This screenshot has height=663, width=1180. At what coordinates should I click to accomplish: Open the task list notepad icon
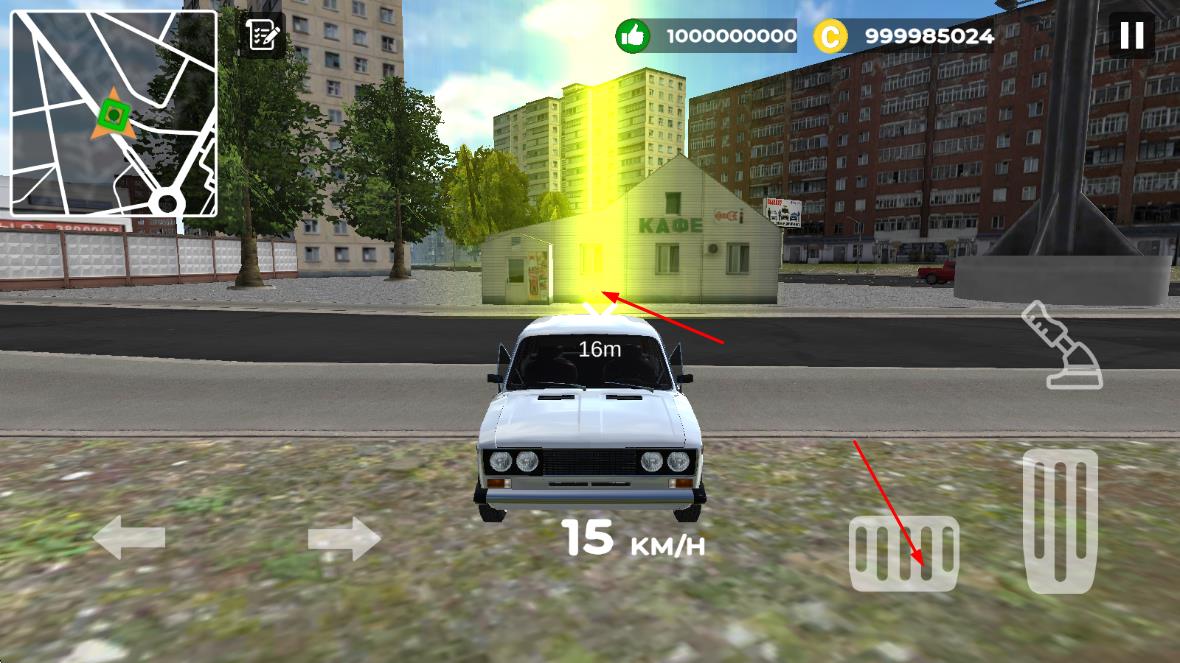(263, 36)
